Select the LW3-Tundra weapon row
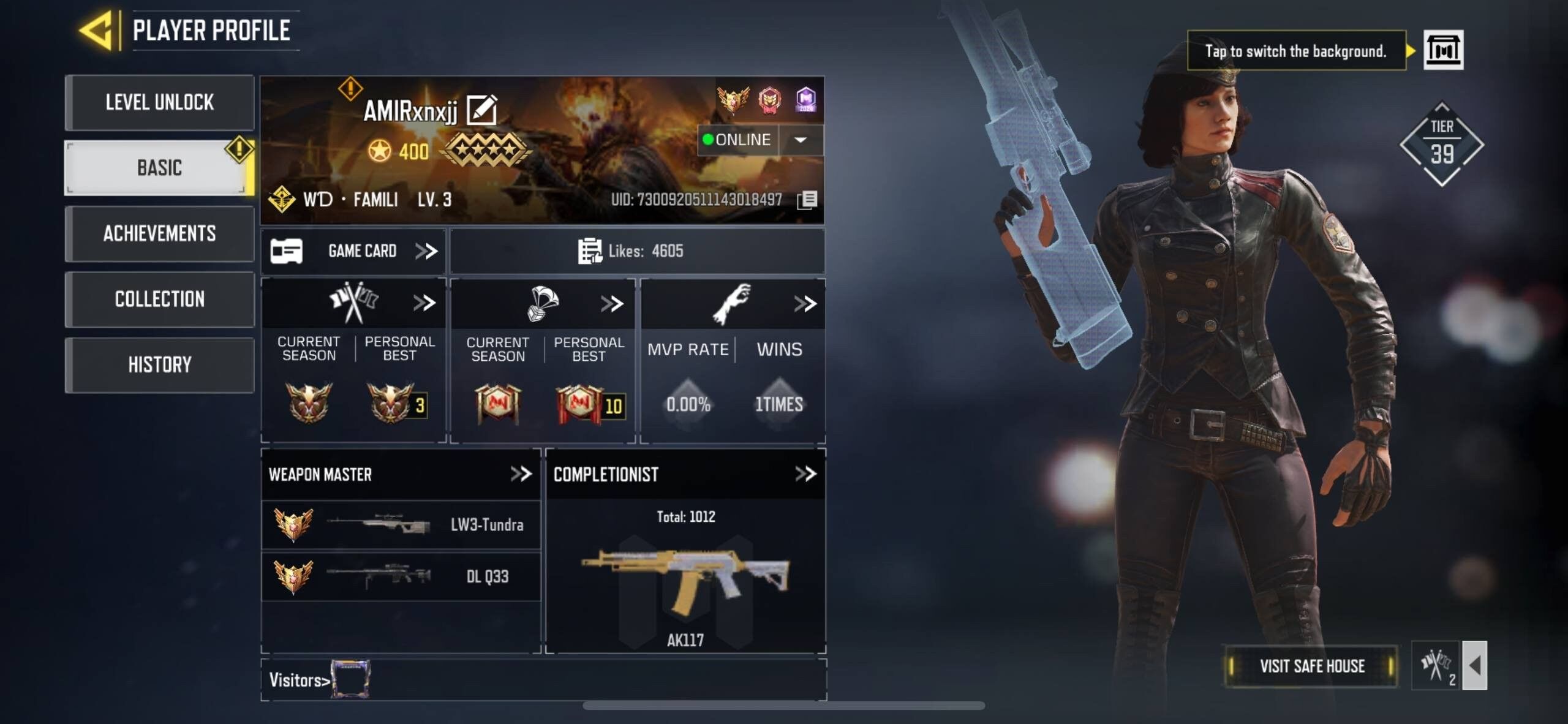 tap(401, 525)
